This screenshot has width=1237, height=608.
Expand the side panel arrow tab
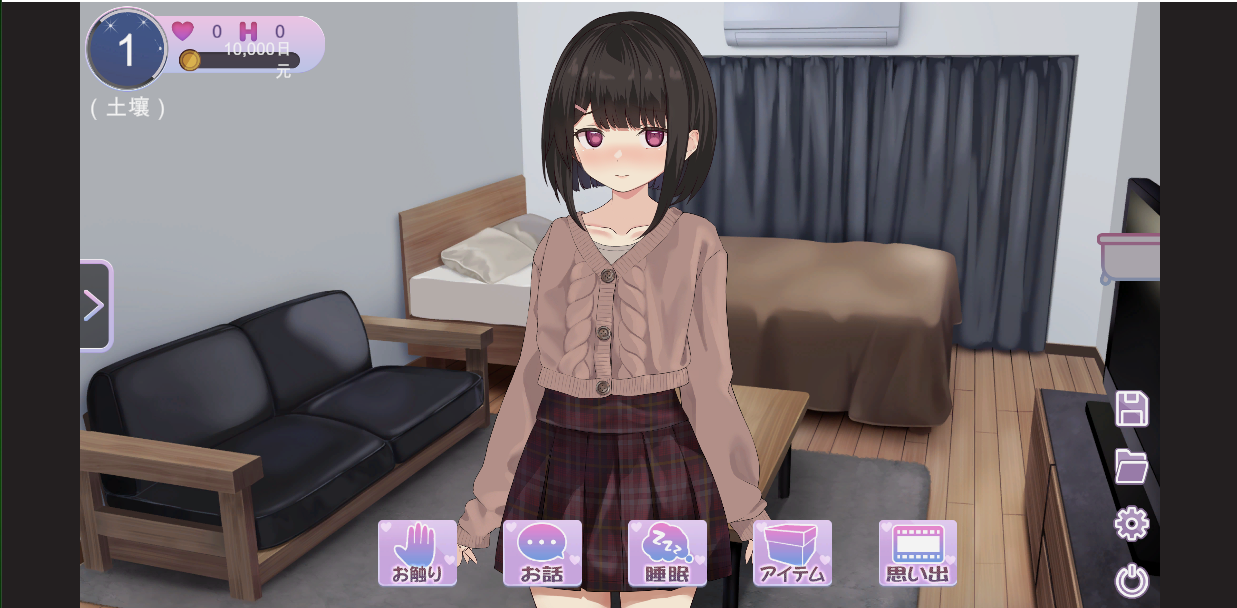(95, 305)
